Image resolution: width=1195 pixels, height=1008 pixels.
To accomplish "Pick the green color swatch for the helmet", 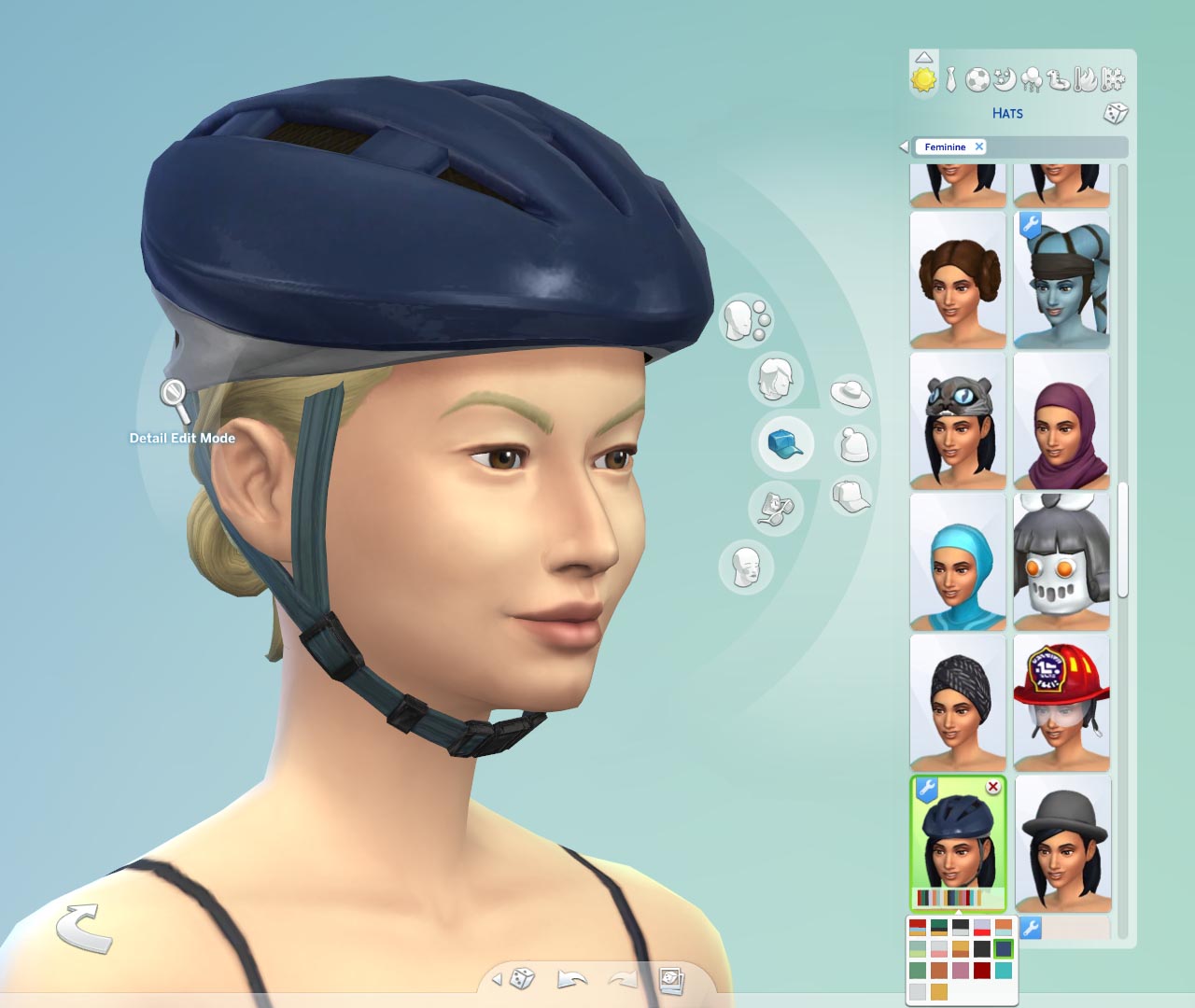I will coord(918,970).
